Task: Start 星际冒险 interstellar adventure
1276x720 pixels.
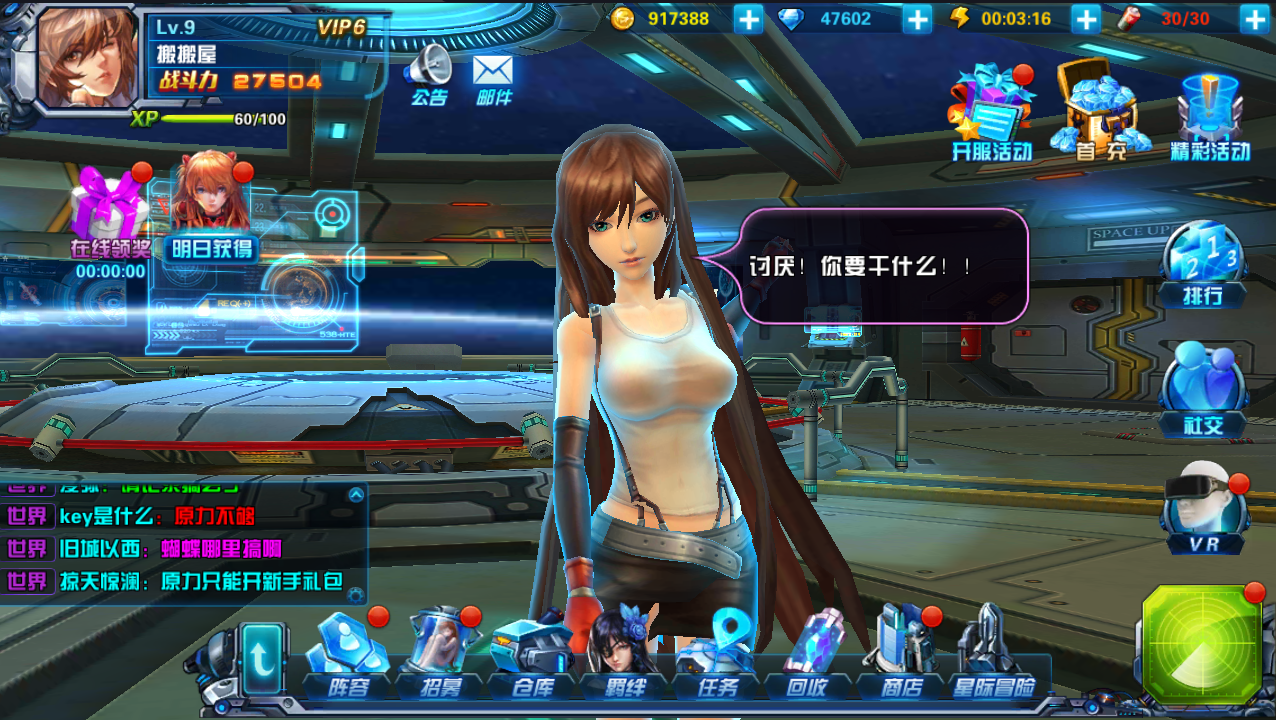Action: [x=993, y=655]
